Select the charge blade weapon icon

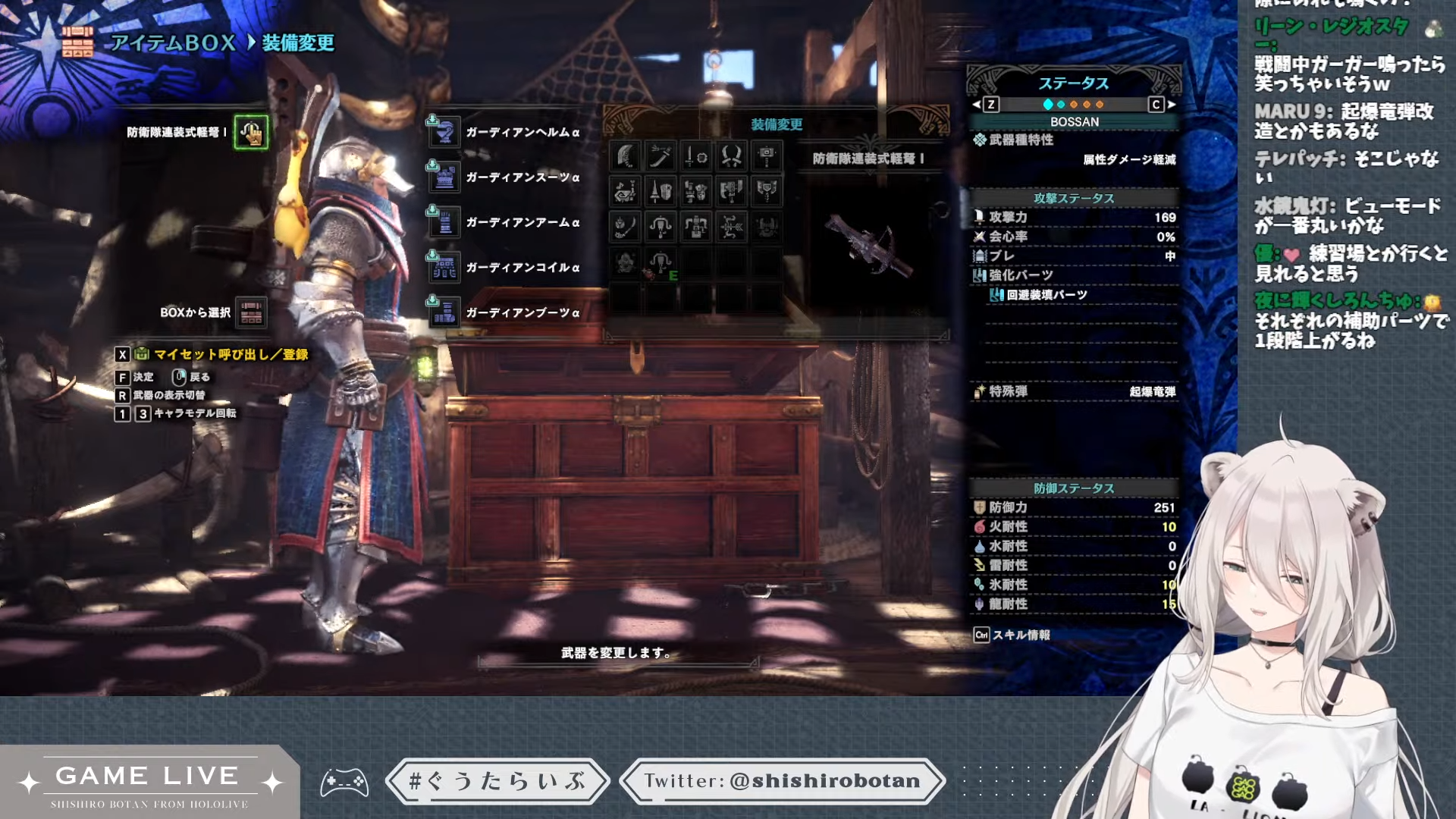click(x=767, y=191)
